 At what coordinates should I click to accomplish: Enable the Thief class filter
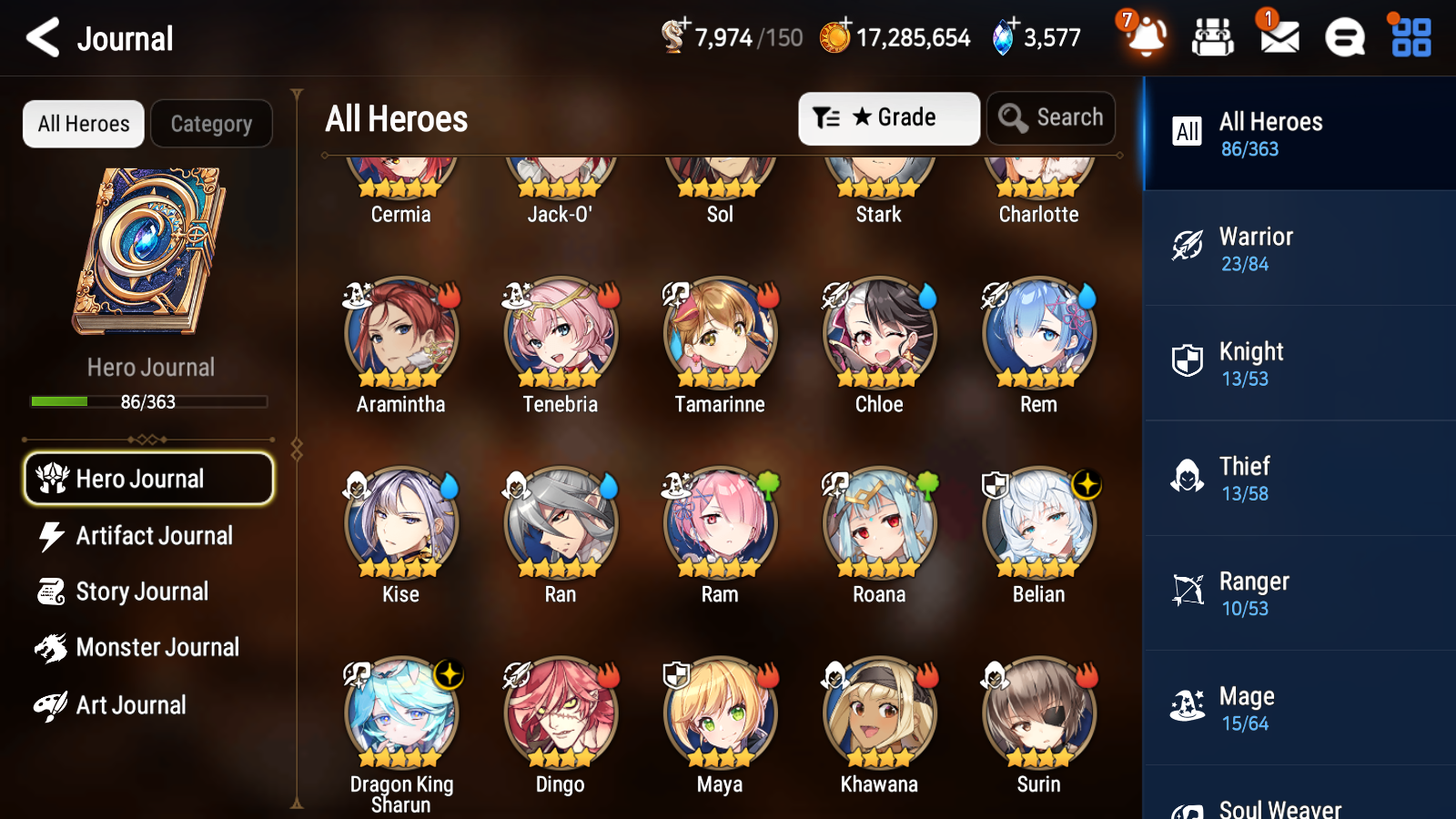pyautogui.click(x=1299, y=480)
